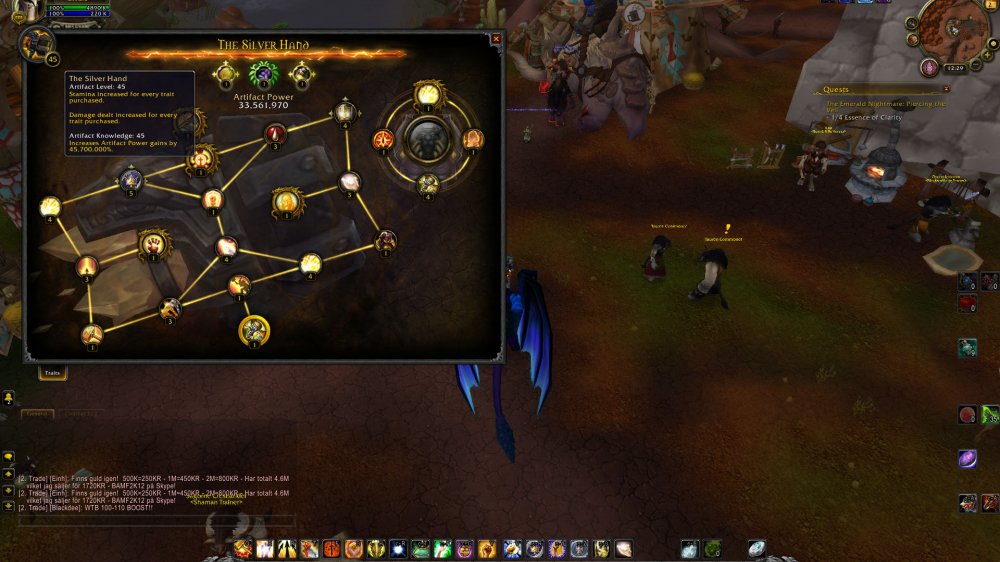Use the green frog ability on the action bar
Image resolution: width=1000 pixels, height=562 pixels.
(x=420, y=548)
